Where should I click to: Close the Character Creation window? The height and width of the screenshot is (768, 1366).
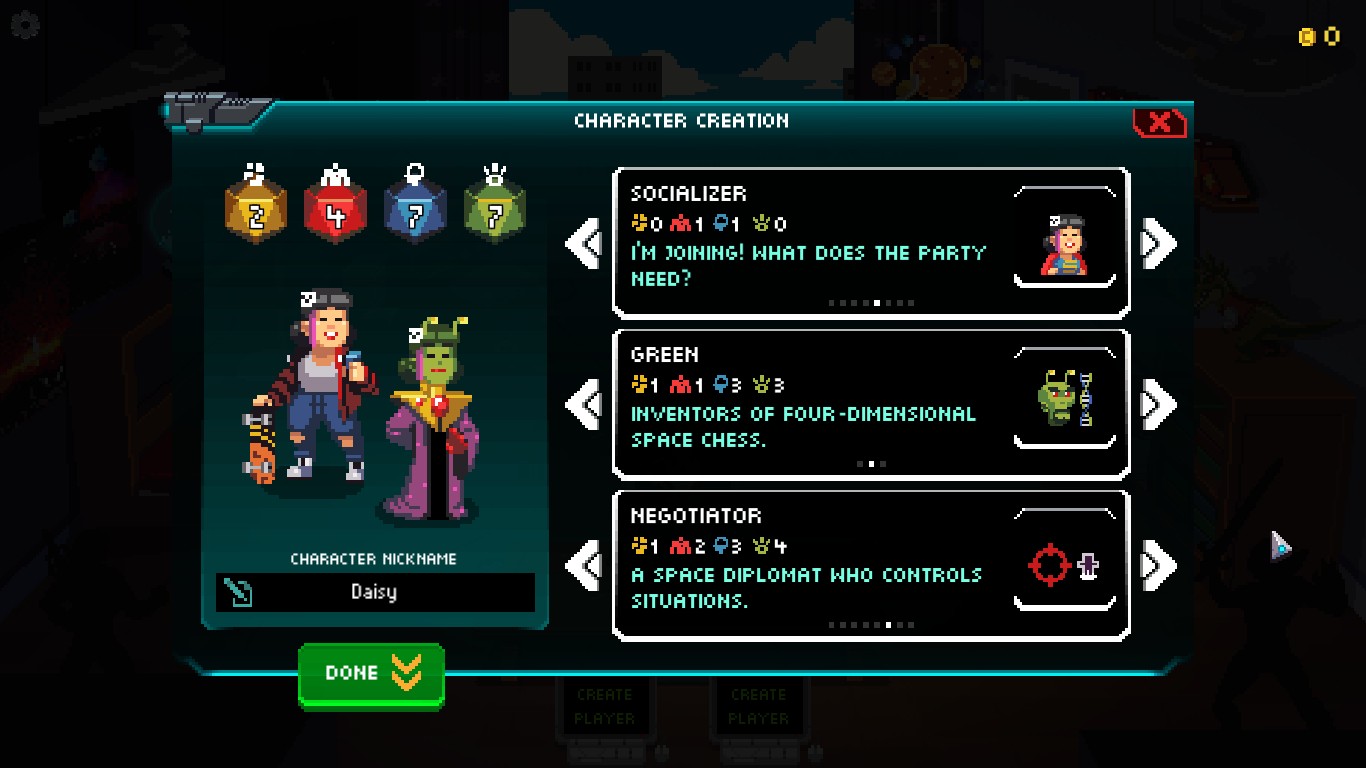click(1159, 123)
